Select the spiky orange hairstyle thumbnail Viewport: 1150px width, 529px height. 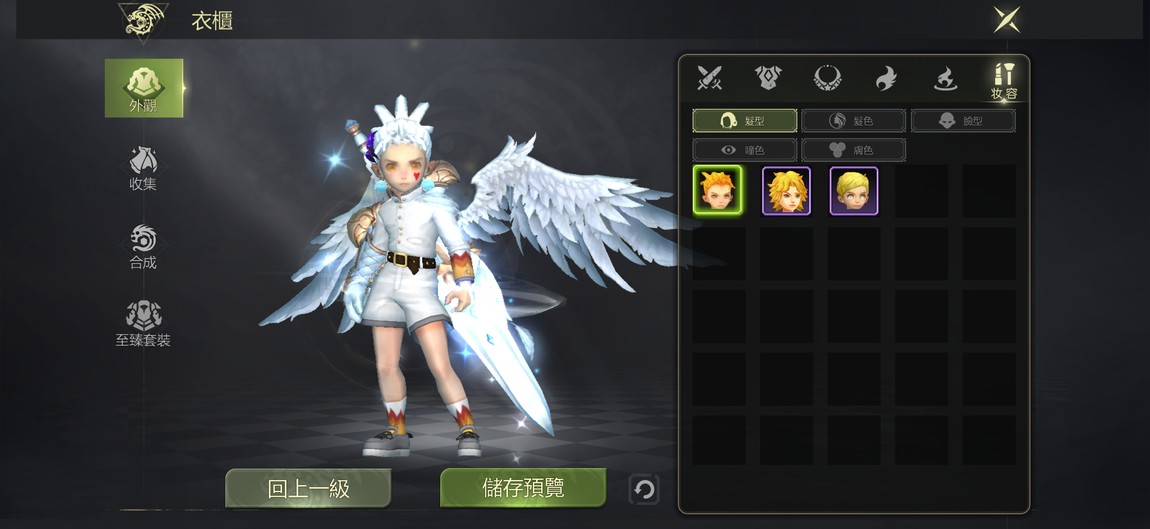pos(717,190)
